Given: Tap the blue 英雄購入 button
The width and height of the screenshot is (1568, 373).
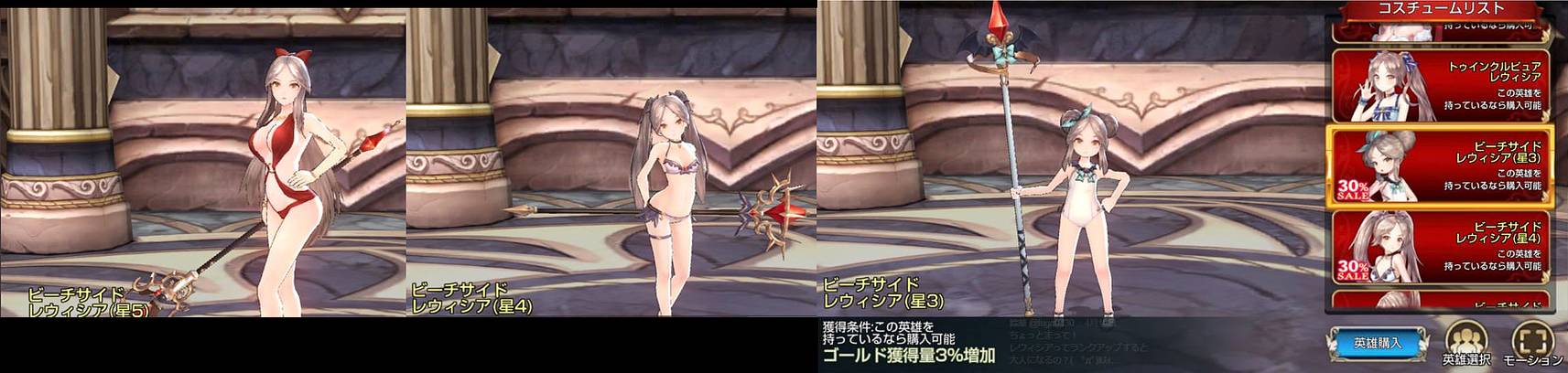Looking at the screenshot, I should (1377, 343).
